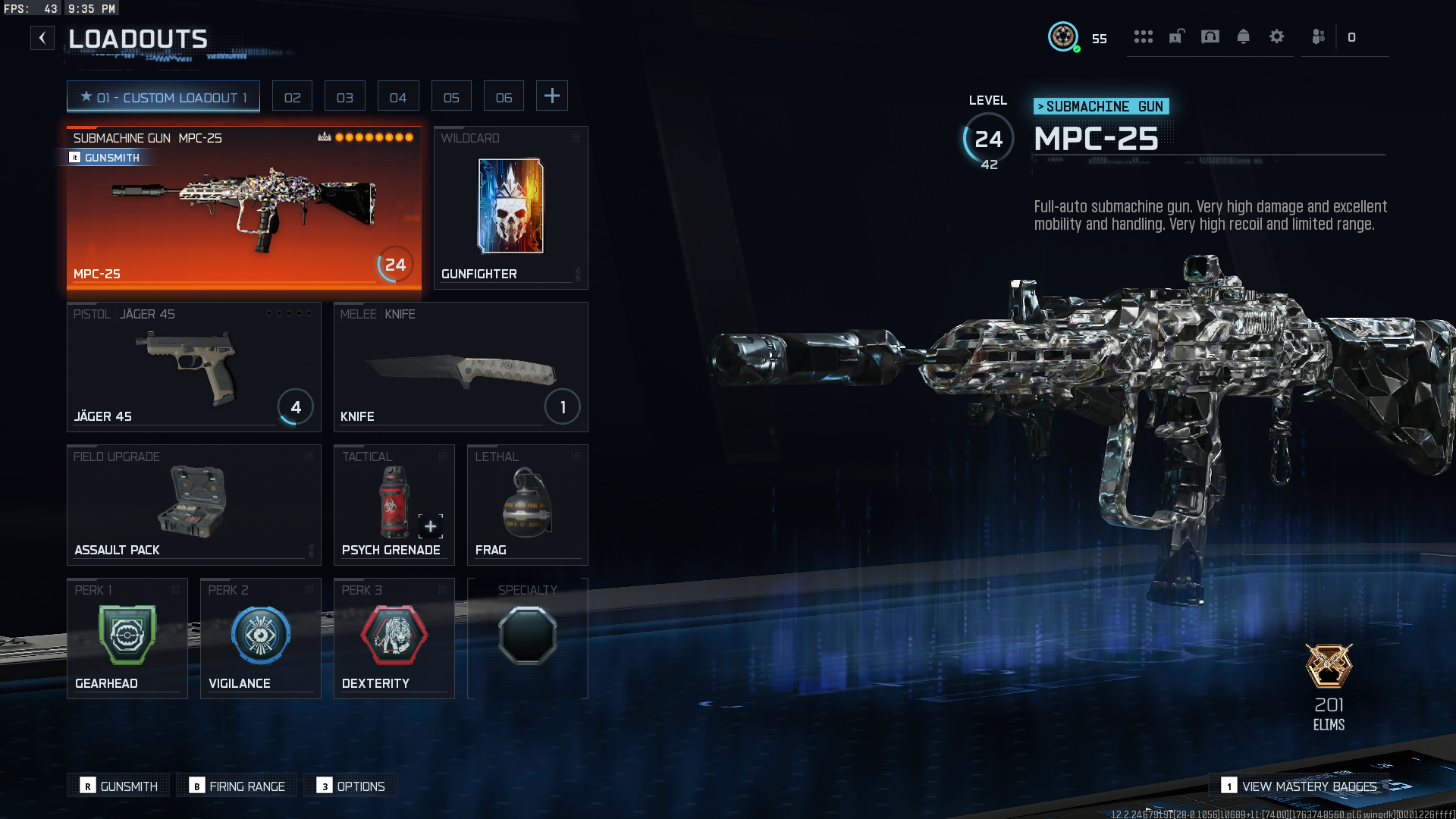Open the Dexterity perk 3 slot

point(394,639)
